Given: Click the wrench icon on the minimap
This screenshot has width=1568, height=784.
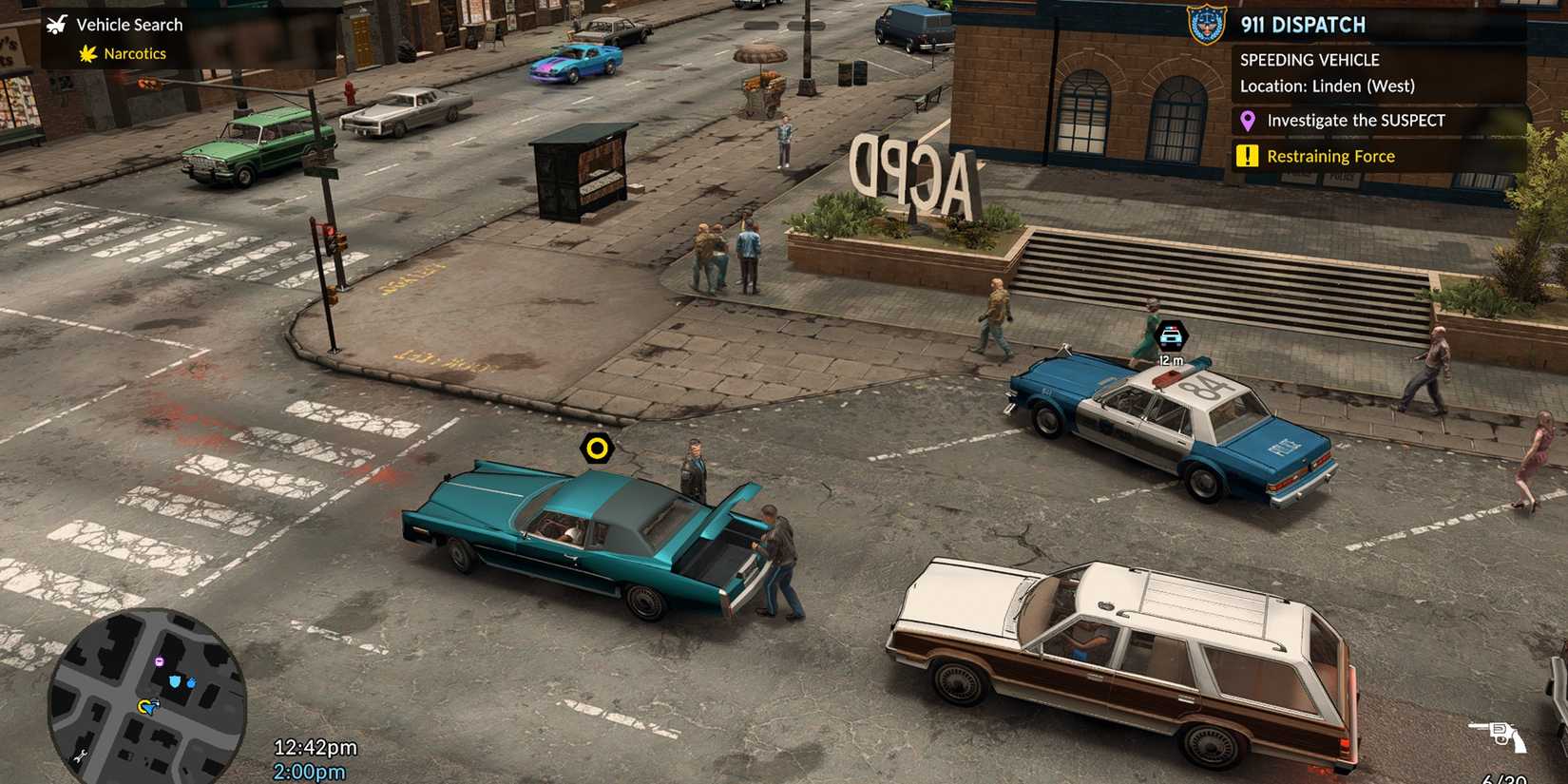Looking at the screenshot, I should pos(81,755).
